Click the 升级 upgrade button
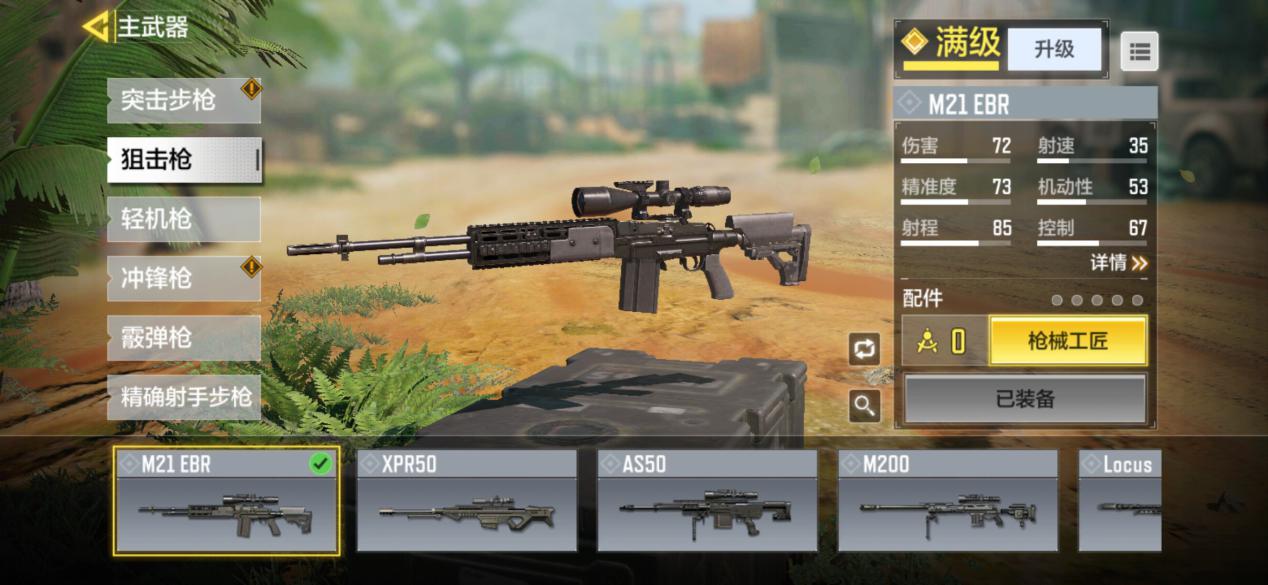The height and width of the screenshot is (585, 1268). (x=1053, y=49)
